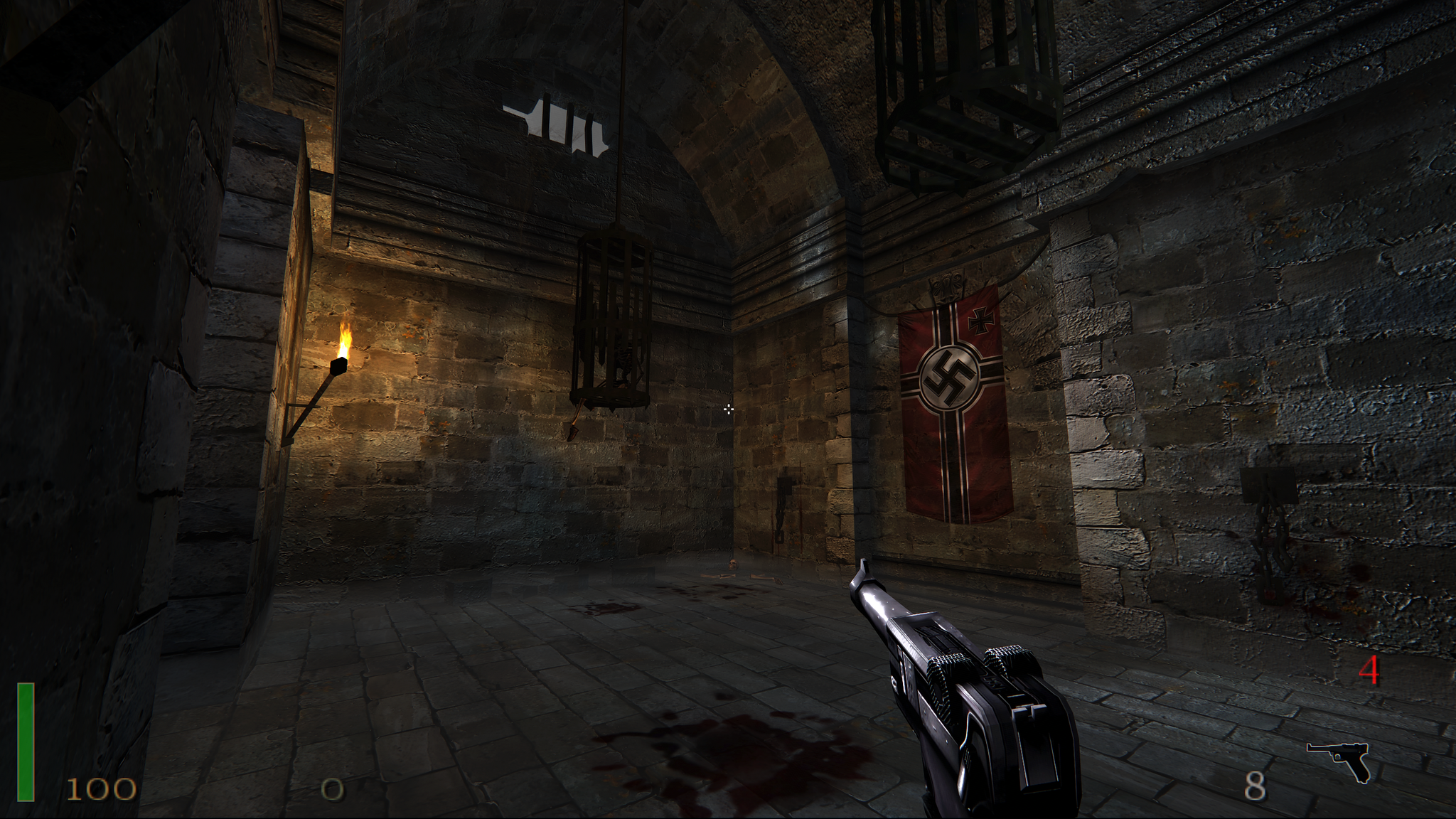Select the Luger pistol weapon icon
Screen dimensions: 1456x819
[1339, 759]
